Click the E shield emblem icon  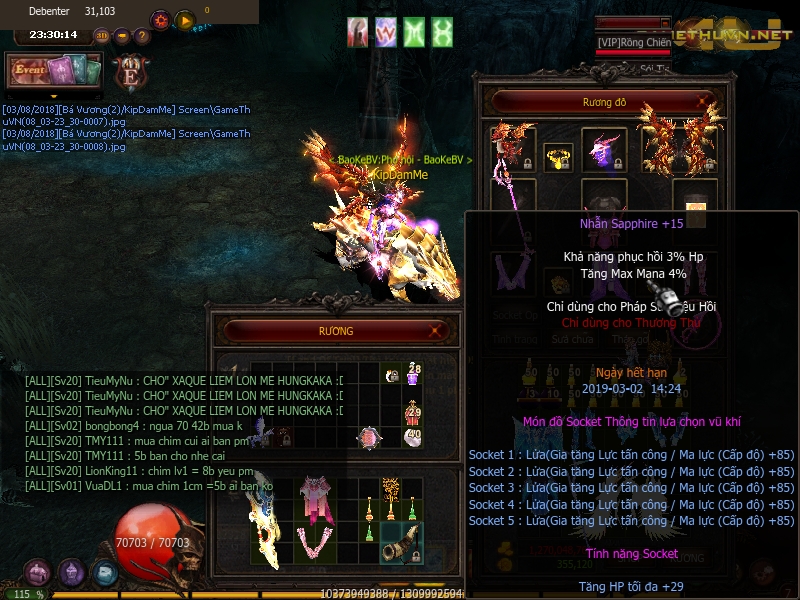coord(130,73)
